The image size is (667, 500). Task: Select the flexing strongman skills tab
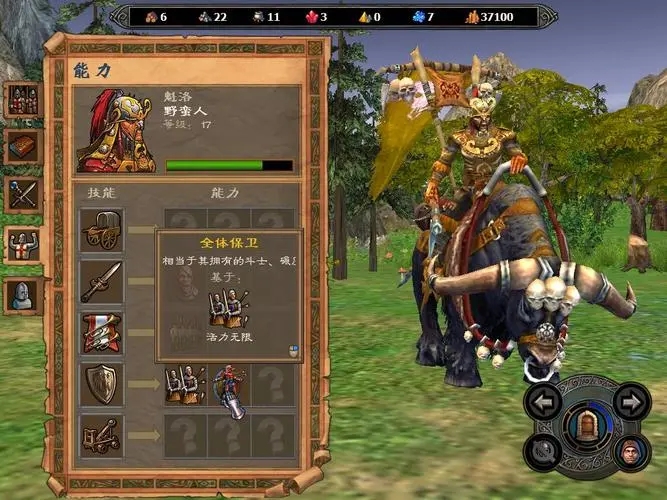21,243
